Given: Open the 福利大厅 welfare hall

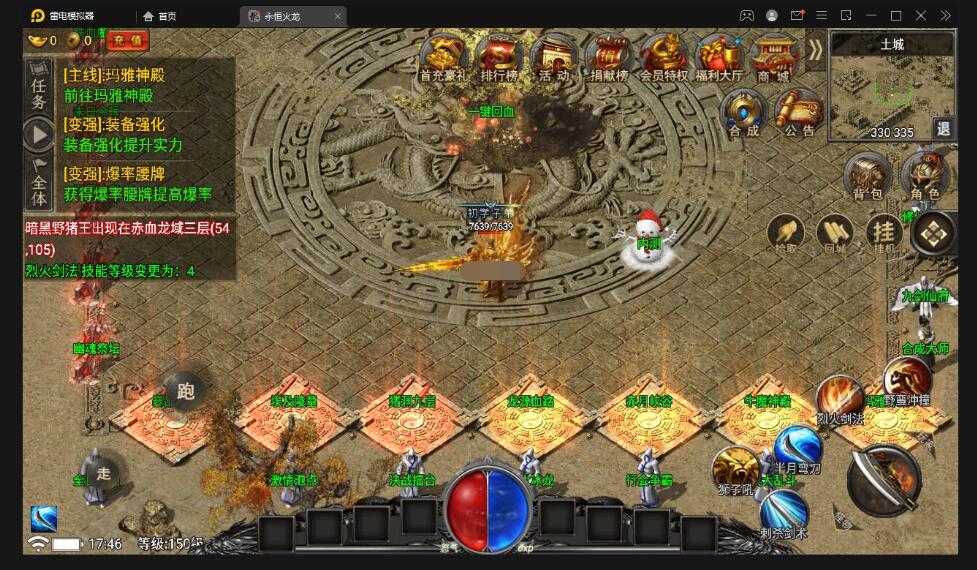Looking at the screenshot, I should [718, 56].
